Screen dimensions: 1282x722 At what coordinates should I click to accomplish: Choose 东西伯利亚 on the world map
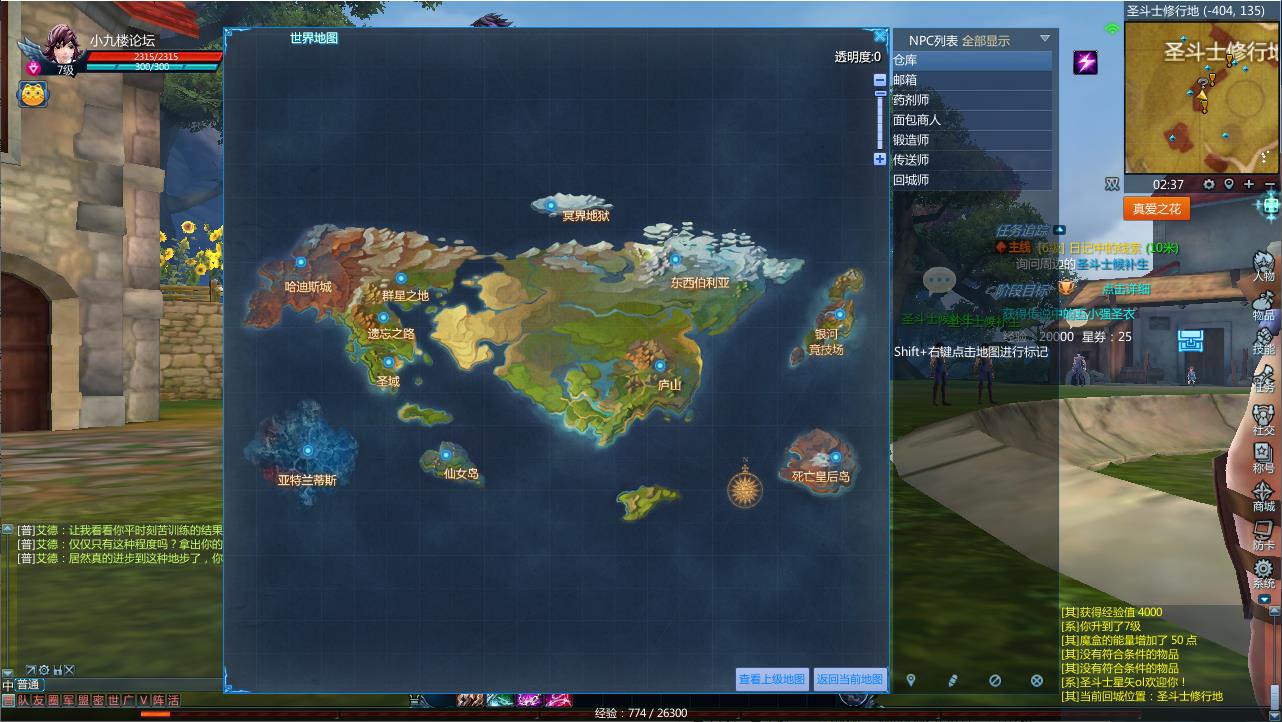point(675,260)
